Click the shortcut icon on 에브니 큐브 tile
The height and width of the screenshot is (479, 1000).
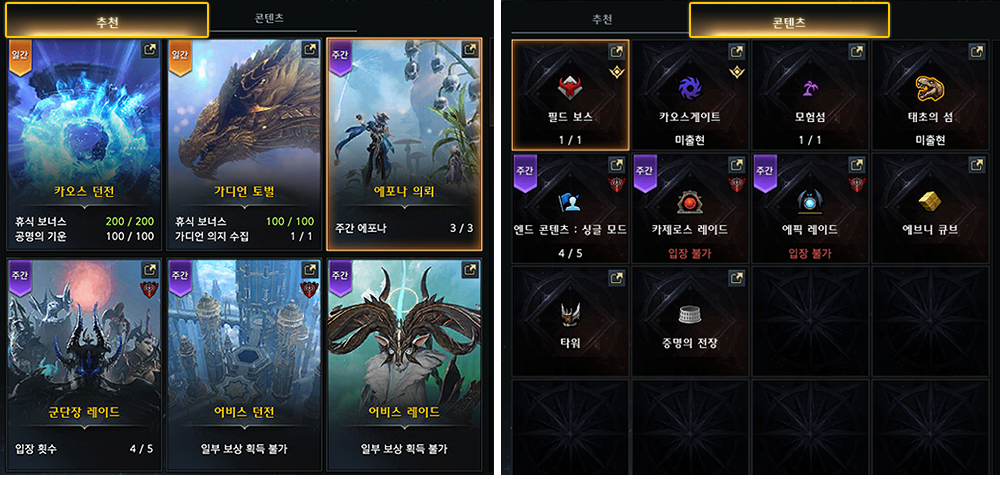pos(976,163)
